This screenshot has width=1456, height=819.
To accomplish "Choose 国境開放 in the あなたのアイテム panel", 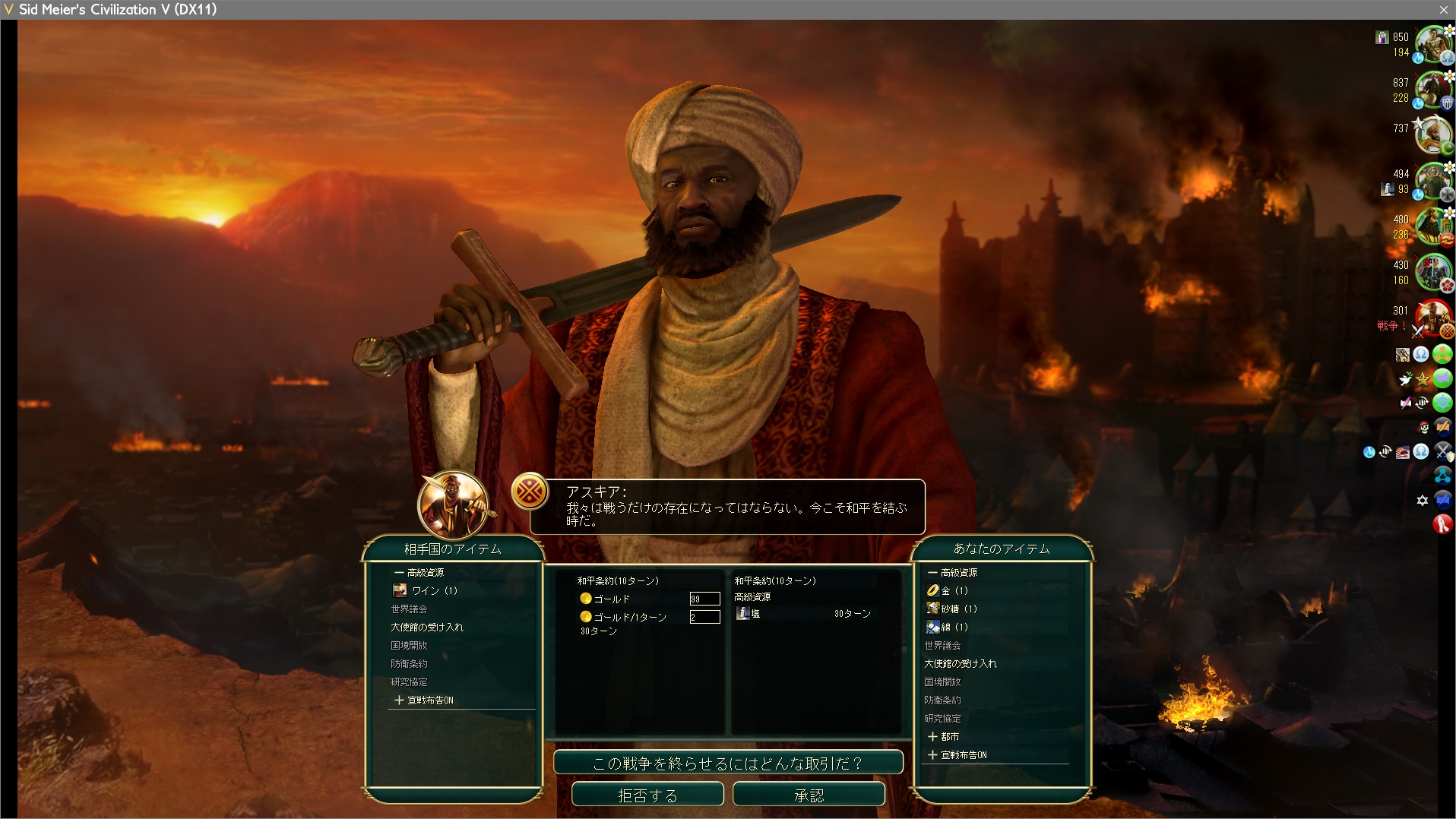I will point(942,681).
